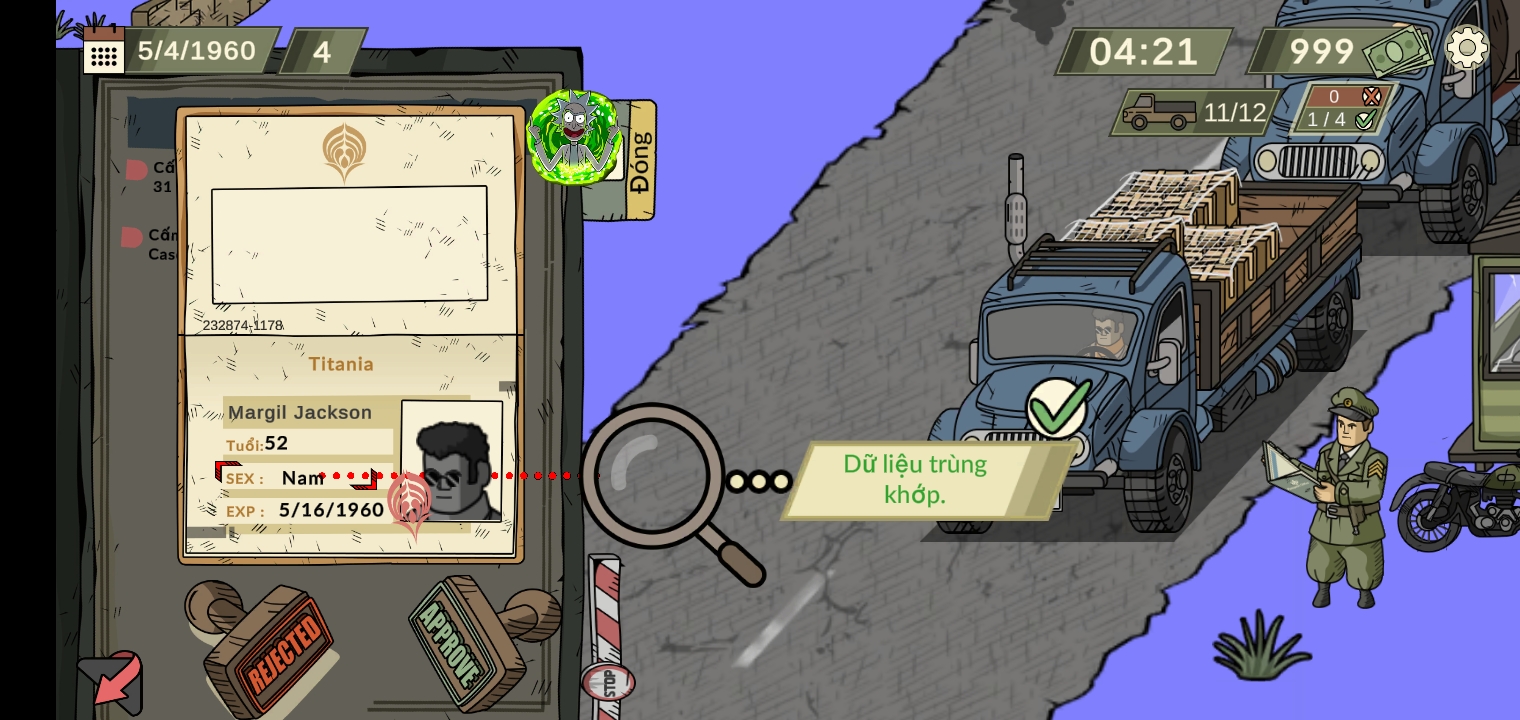
Task: Open the calendar date icon
Action: [103, 51]
